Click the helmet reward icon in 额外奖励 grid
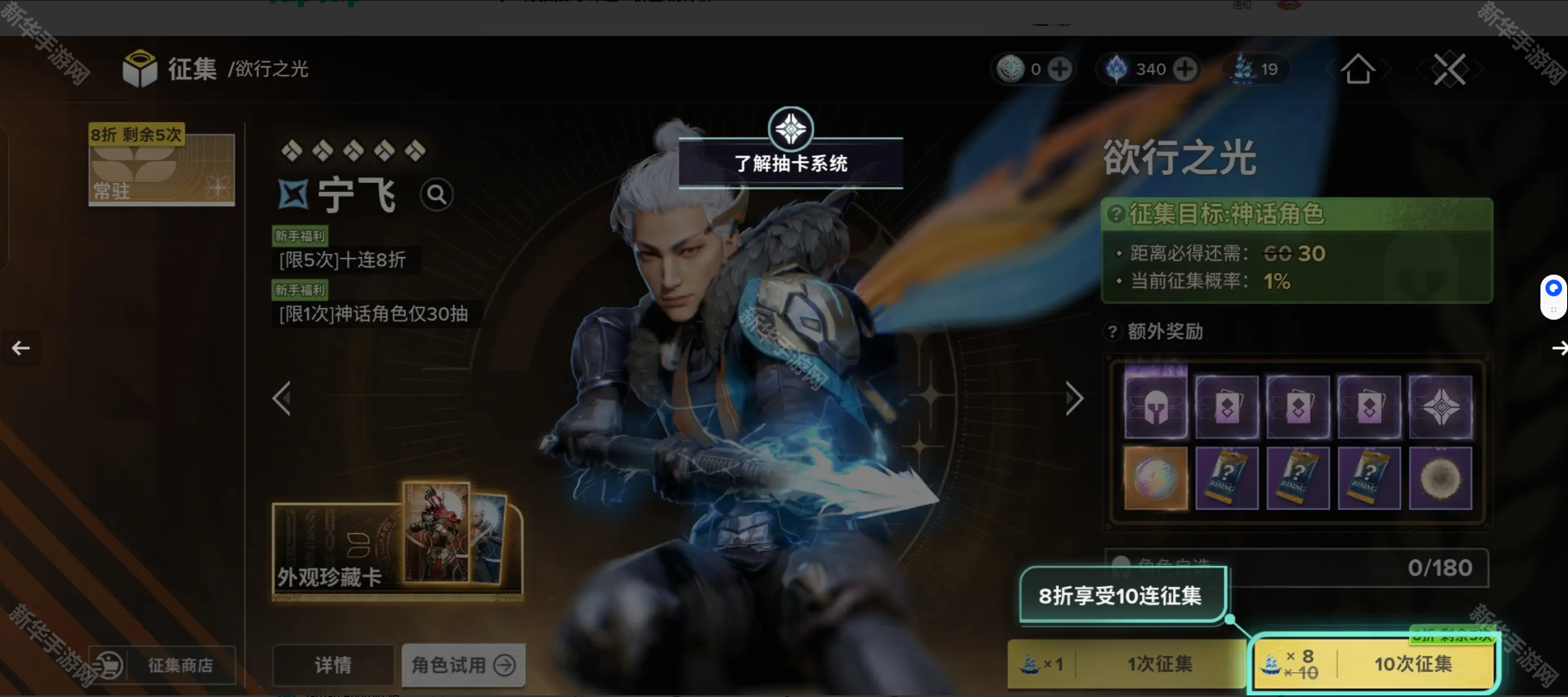Screen dimensions: 1568x697 click(x=1156, y=406)
